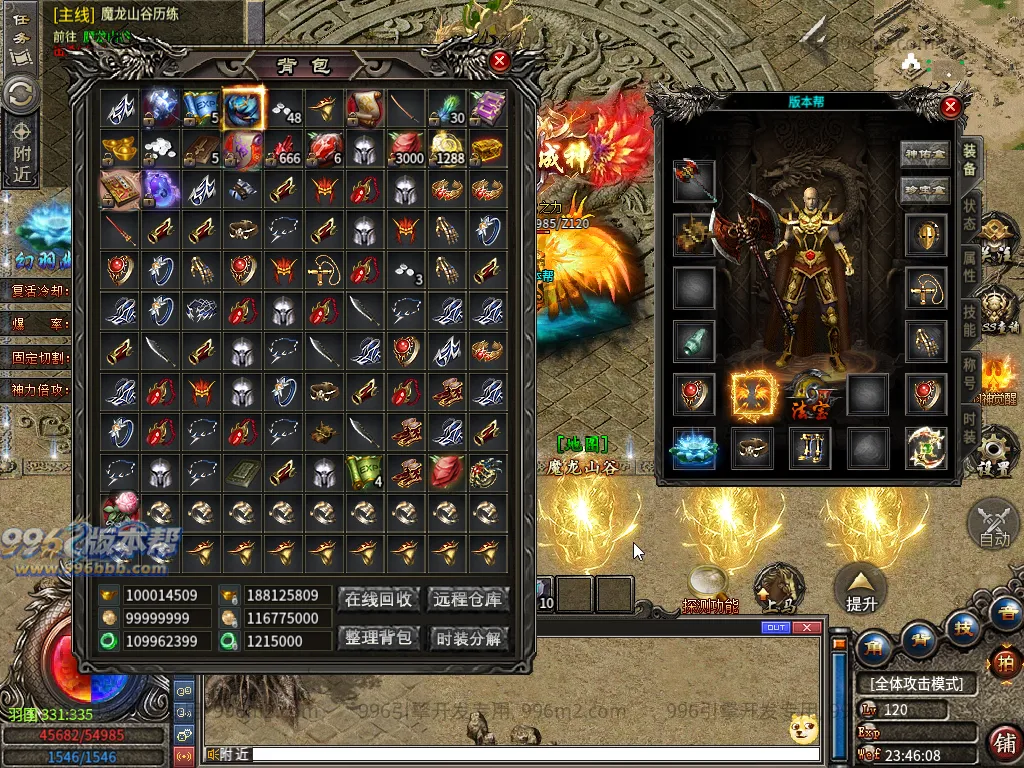The image size is (1024, 768).
Task: Click the 在线回收 online recycle button
Action: pyautogui.click(x=379, y=599)
